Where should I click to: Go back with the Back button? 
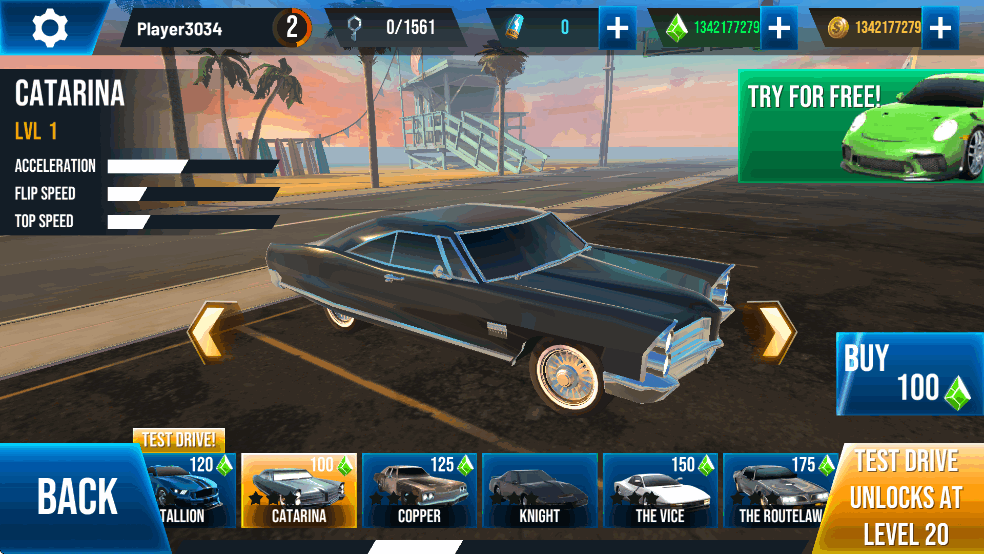pos(76,497)
